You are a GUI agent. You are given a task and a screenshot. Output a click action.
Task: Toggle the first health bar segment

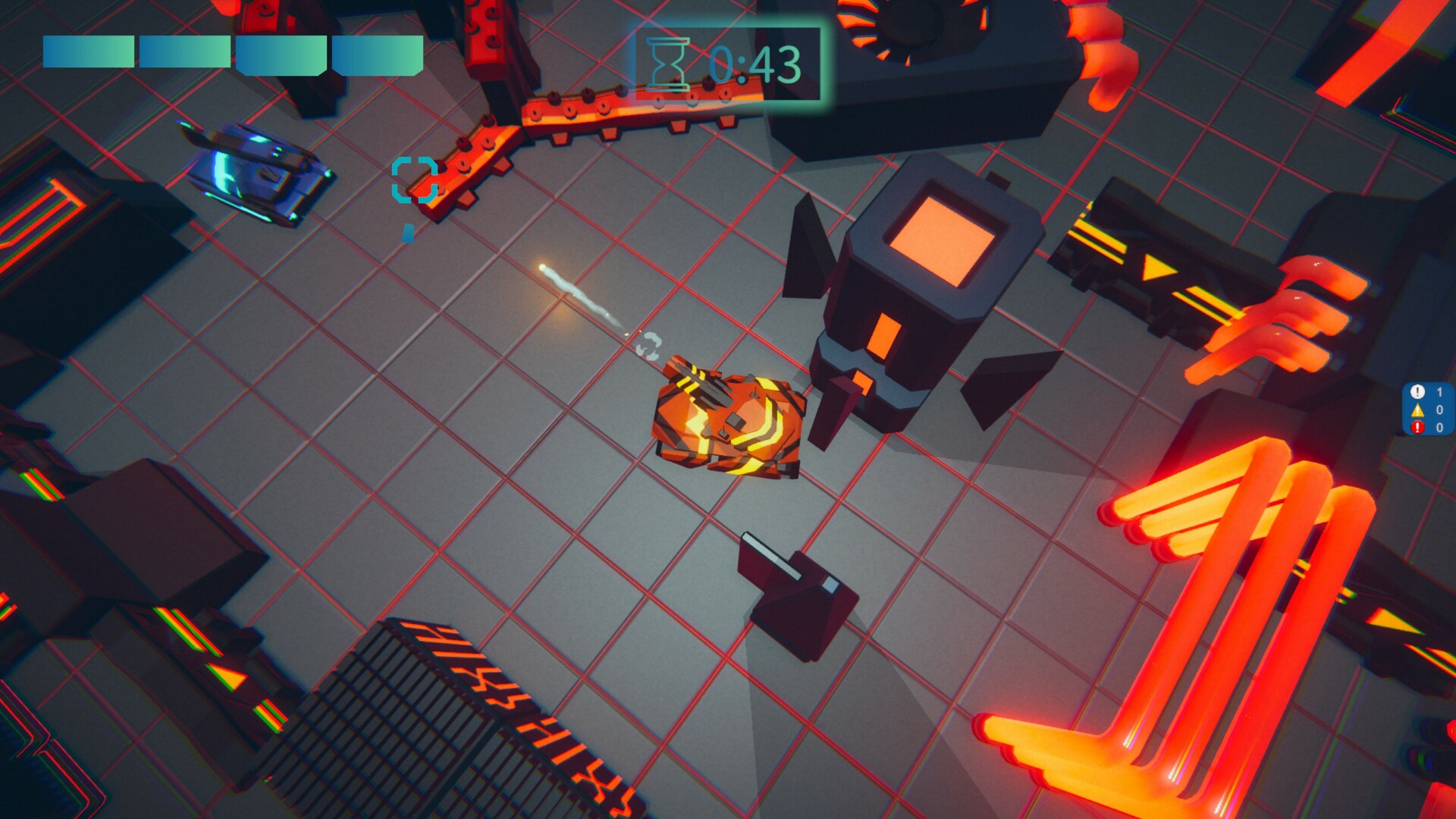click(88, 52)
